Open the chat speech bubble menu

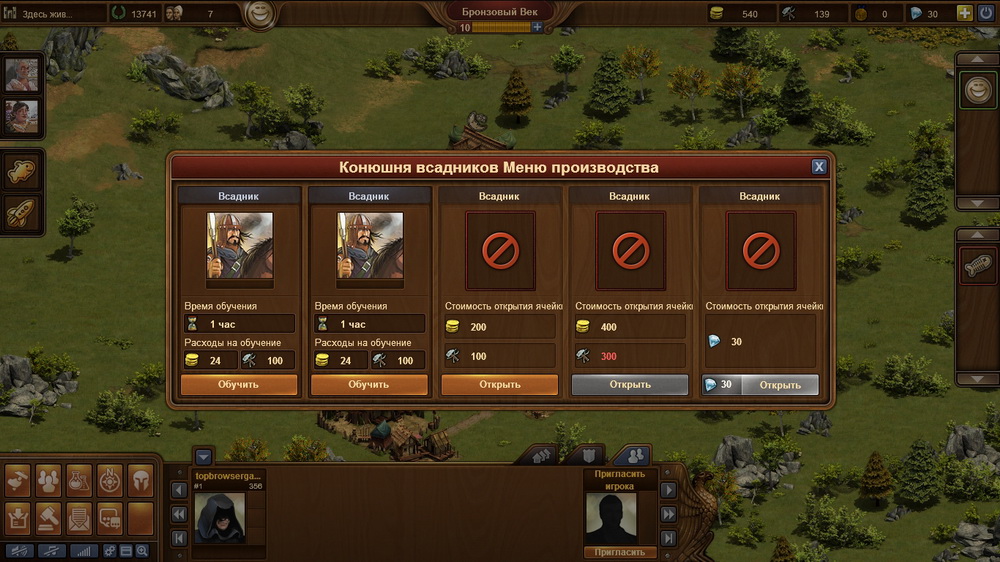(110, 517)
